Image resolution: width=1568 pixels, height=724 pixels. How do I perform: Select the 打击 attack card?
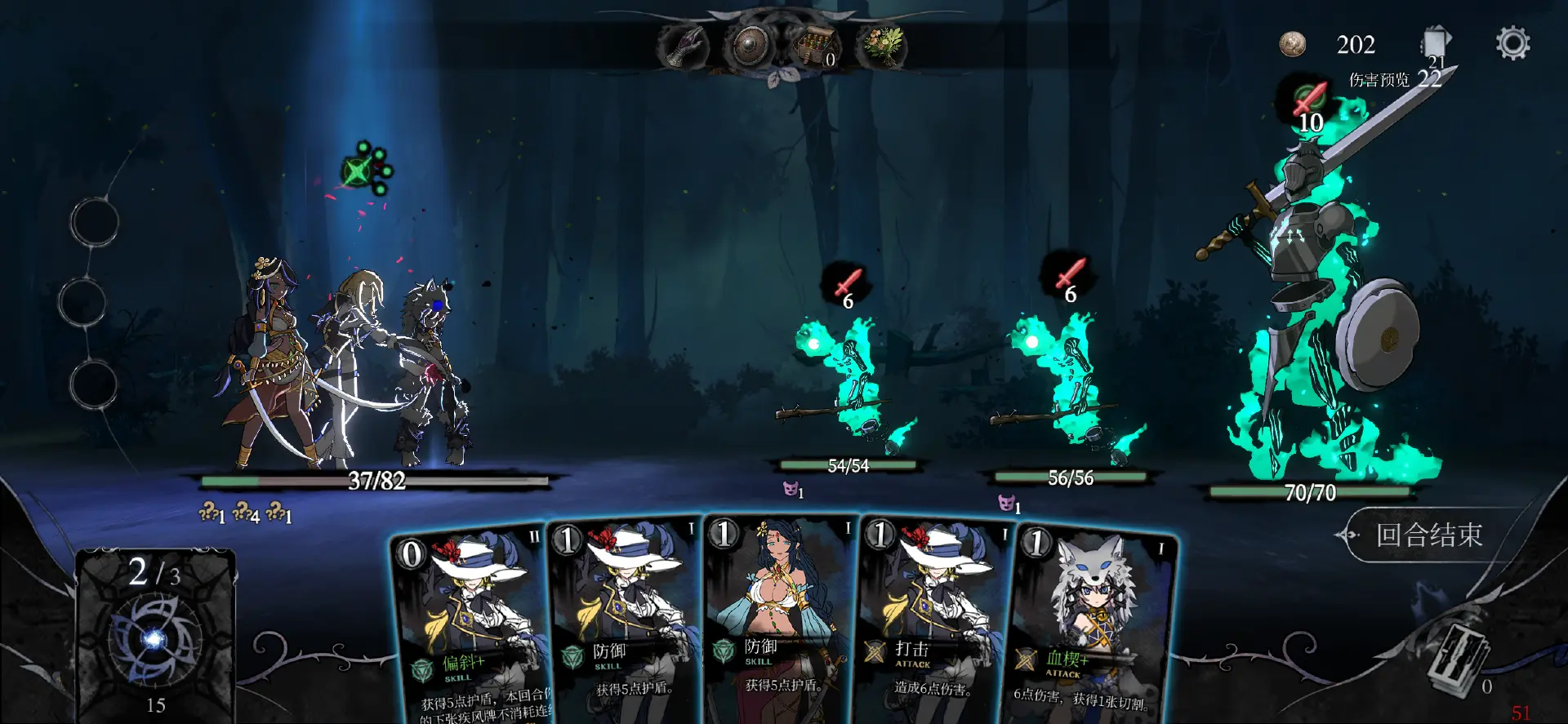(x=935, y=620)
